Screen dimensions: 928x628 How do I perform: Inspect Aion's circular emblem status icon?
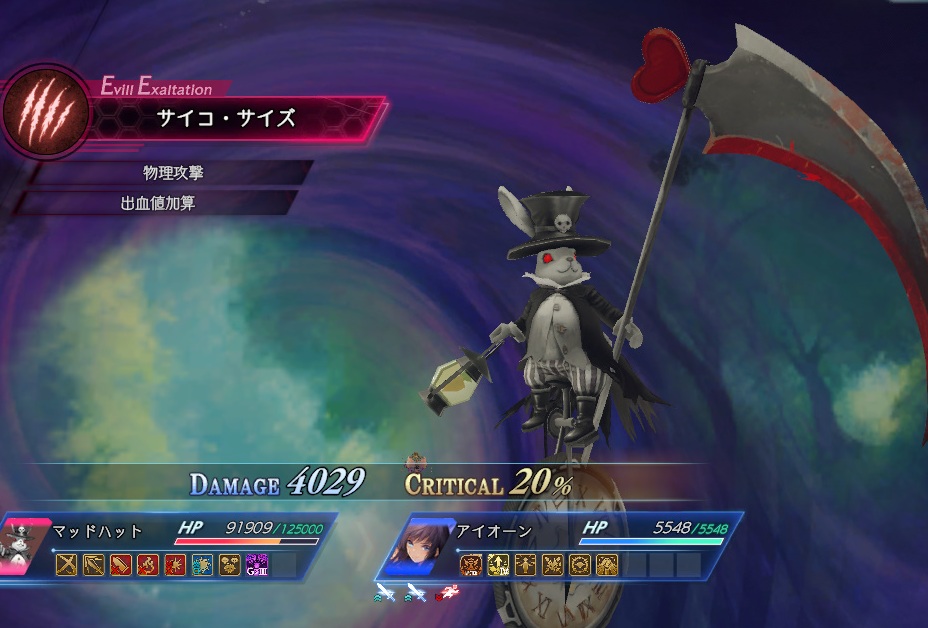coord(580,565)
